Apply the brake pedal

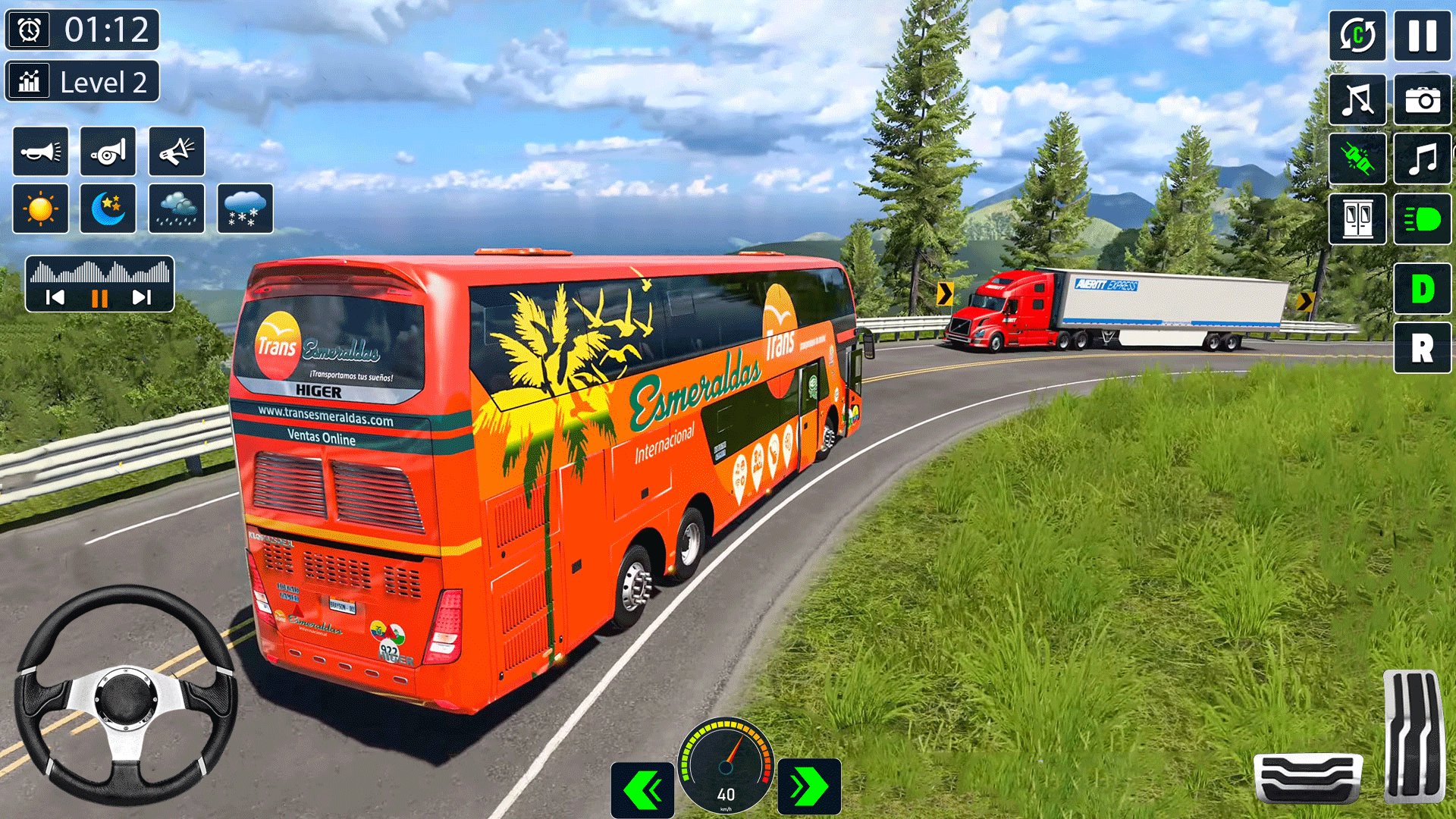point(1307,777)
